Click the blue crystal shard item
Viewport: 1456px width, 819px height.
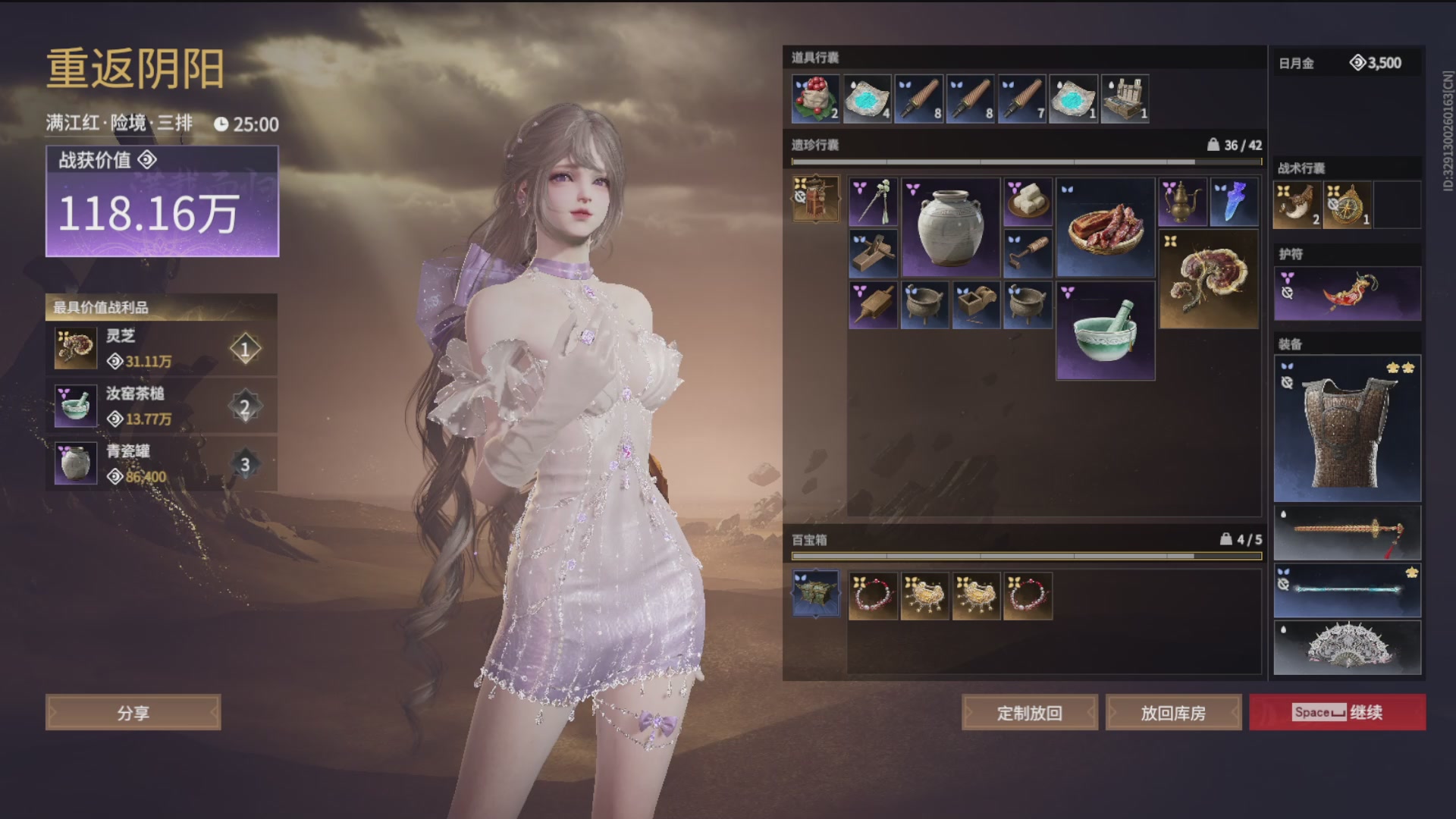1234,202
